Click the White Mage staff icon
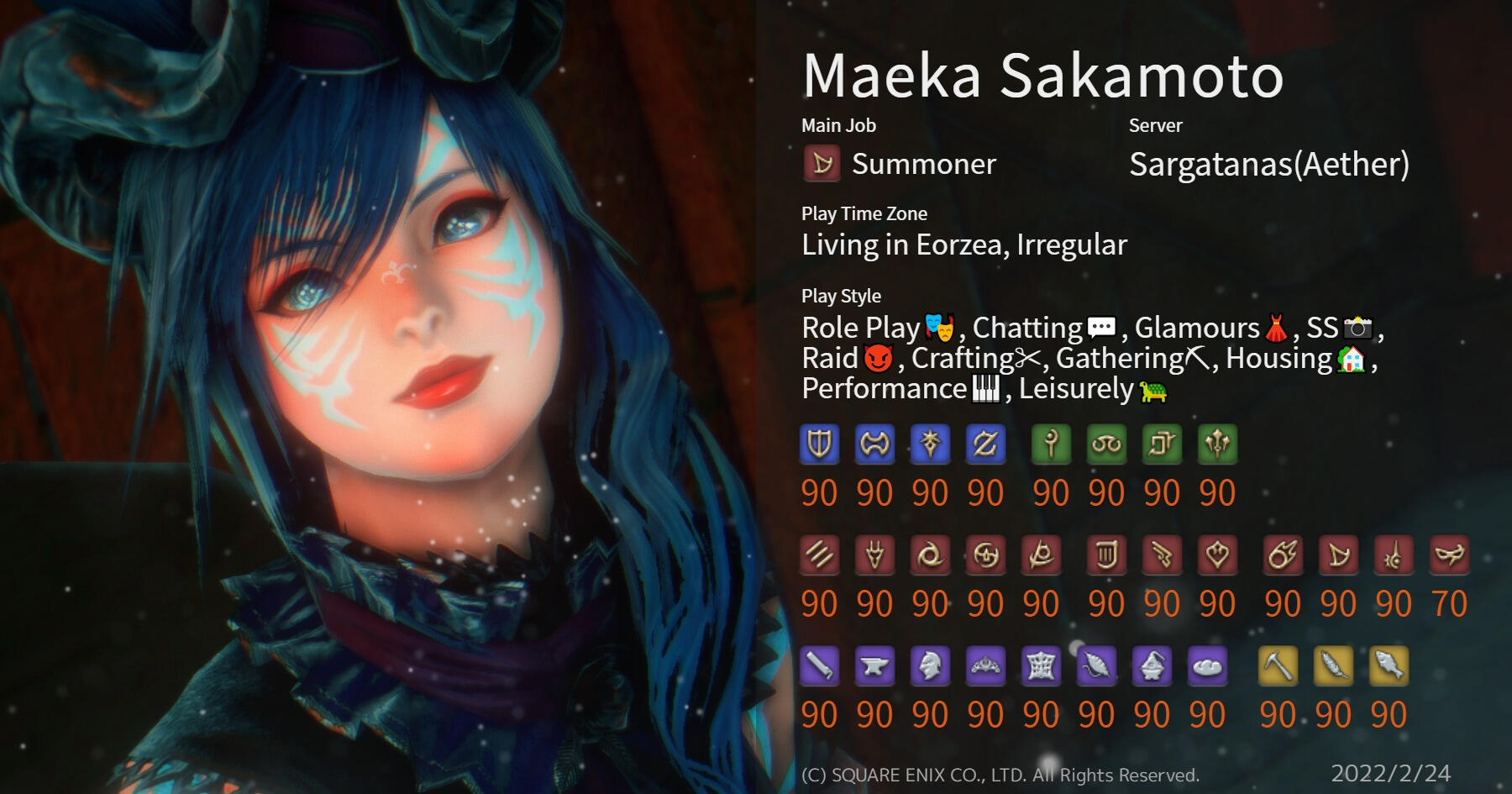 coord(1051,444)
